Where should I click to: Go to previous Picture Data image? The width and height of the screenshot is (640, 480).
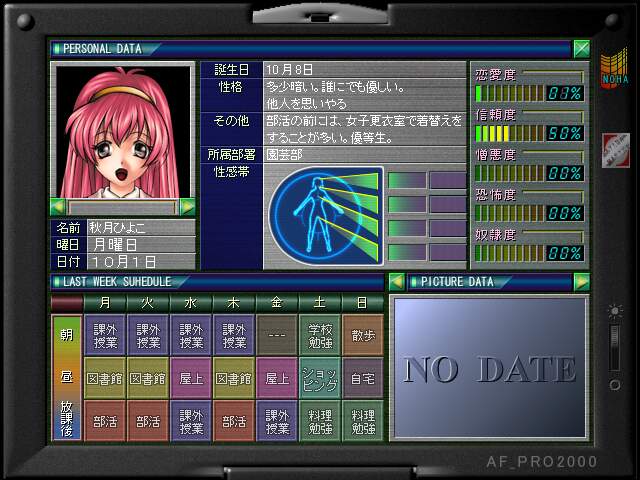(x=396, y=282)
